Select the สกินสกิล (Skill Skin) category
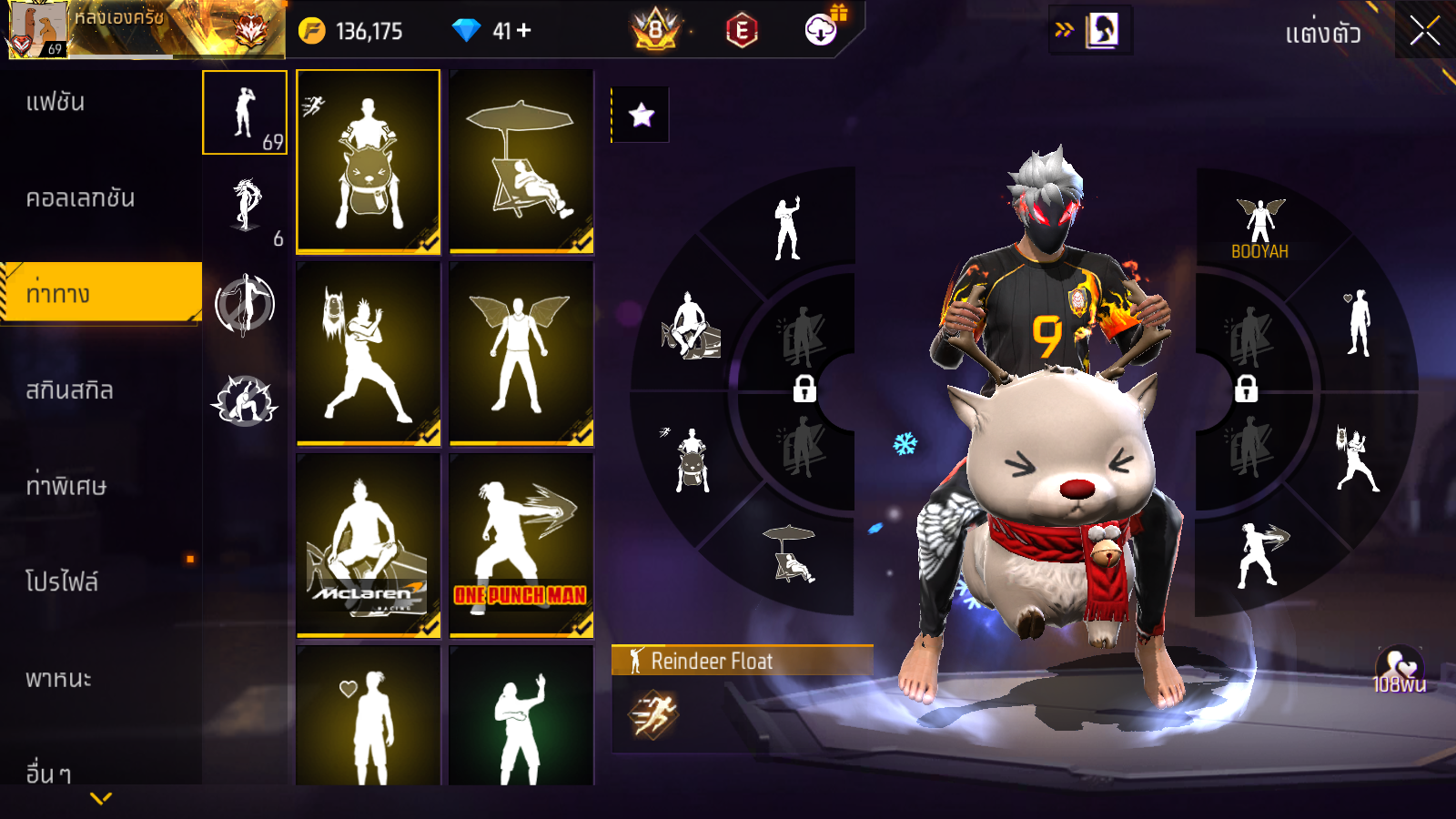The image size is (1456, 819). pos(69,390)
